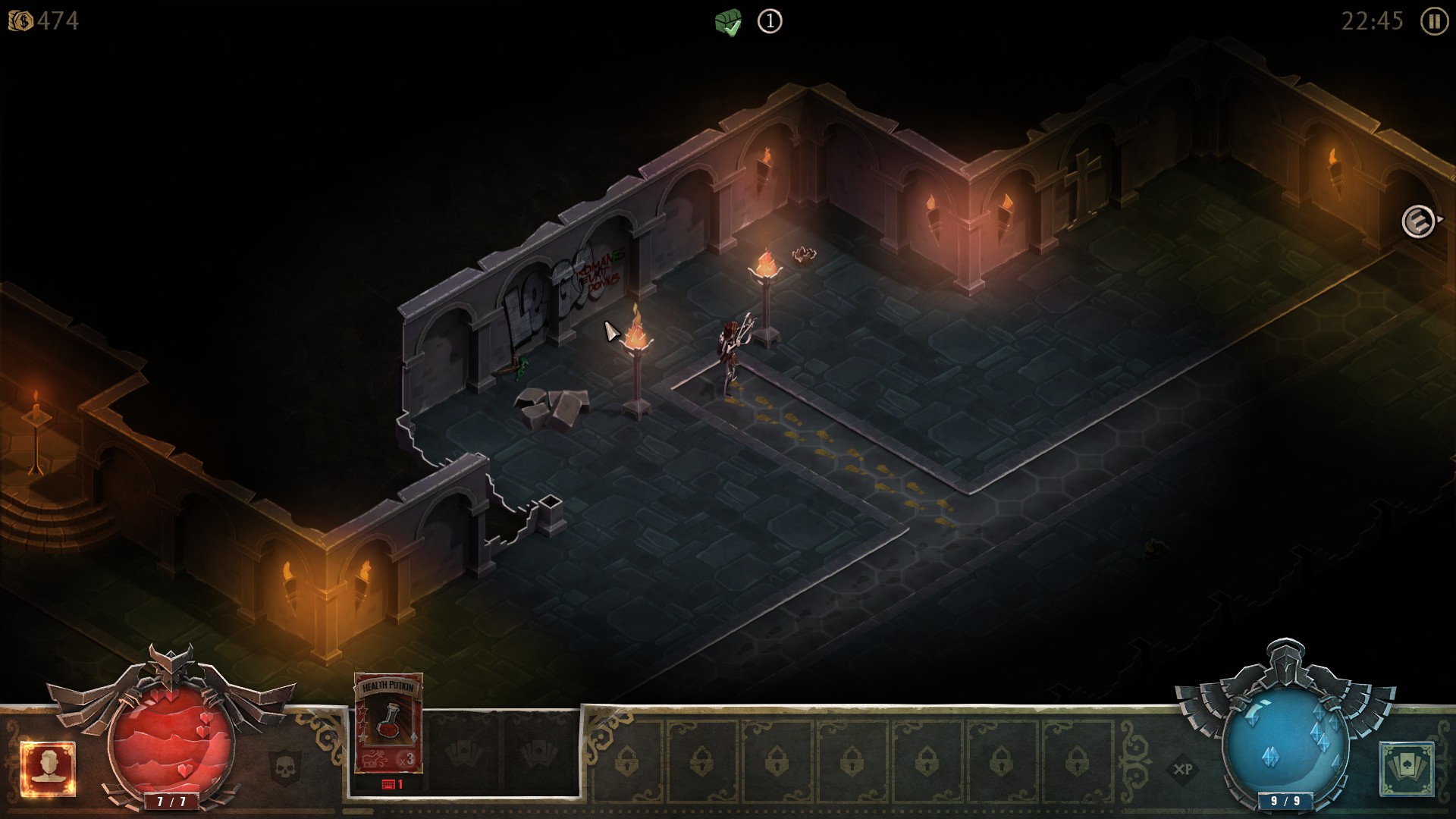Click the E exit direction marker
1456x819 pixels.
click(1417, 222)
